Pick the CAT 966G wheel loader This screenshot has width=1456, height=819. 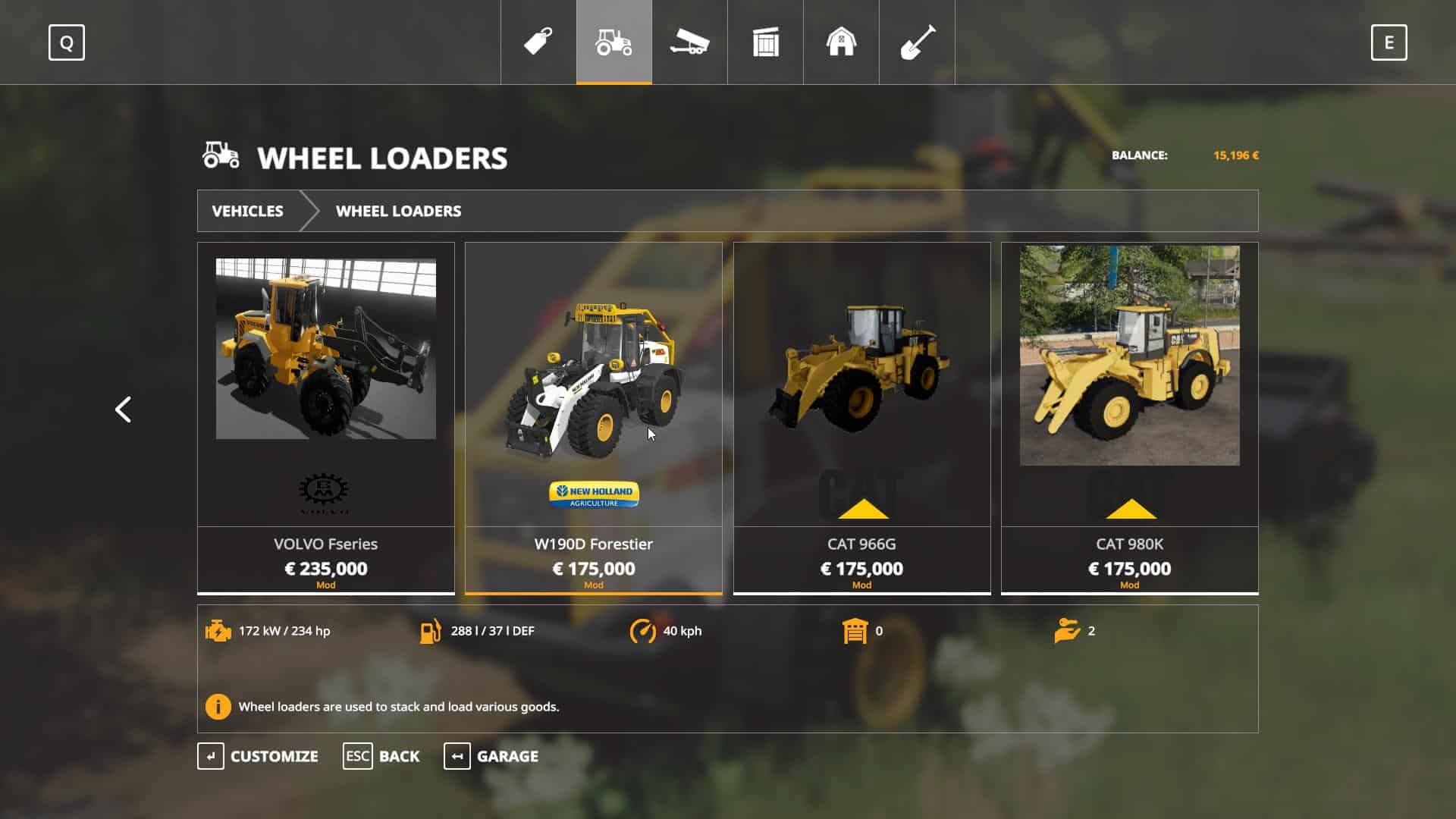[861, 417]
